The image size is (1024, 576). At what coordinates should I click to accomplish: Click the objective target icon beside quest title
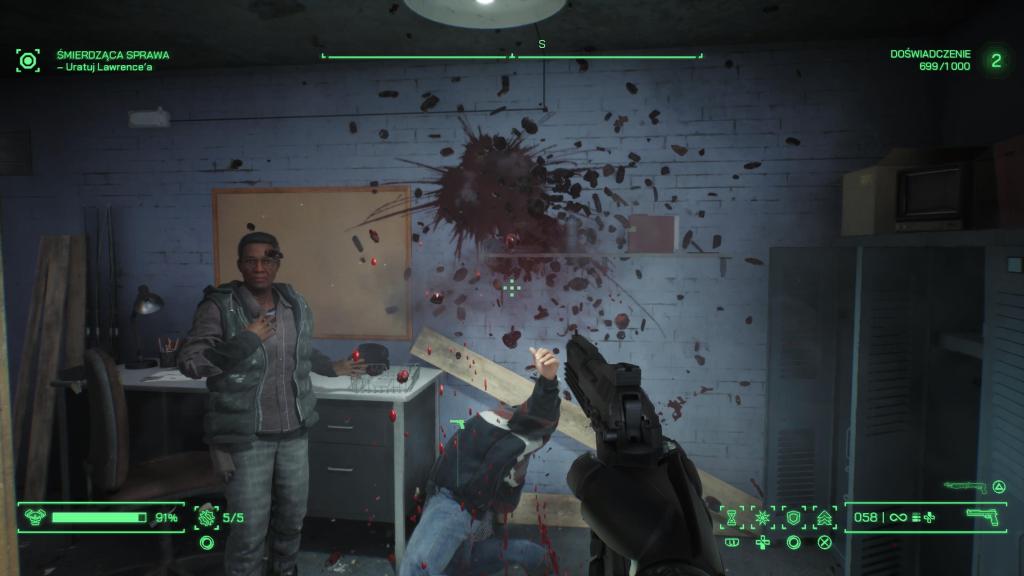(x=28, y=60)
